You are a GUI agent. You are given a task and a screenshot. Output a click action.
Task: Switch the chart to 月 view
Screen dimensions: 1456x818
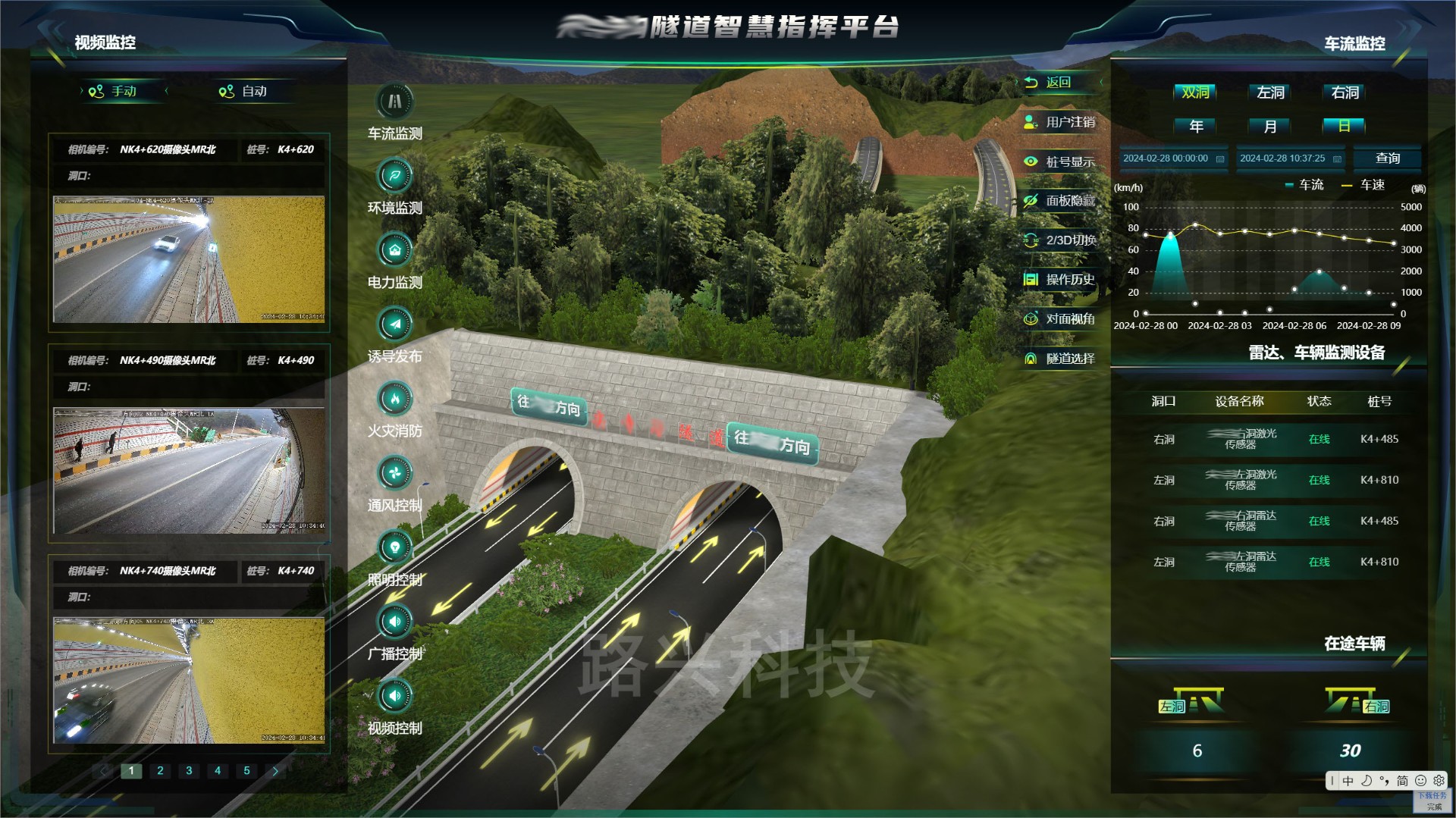click(1270, 127)
